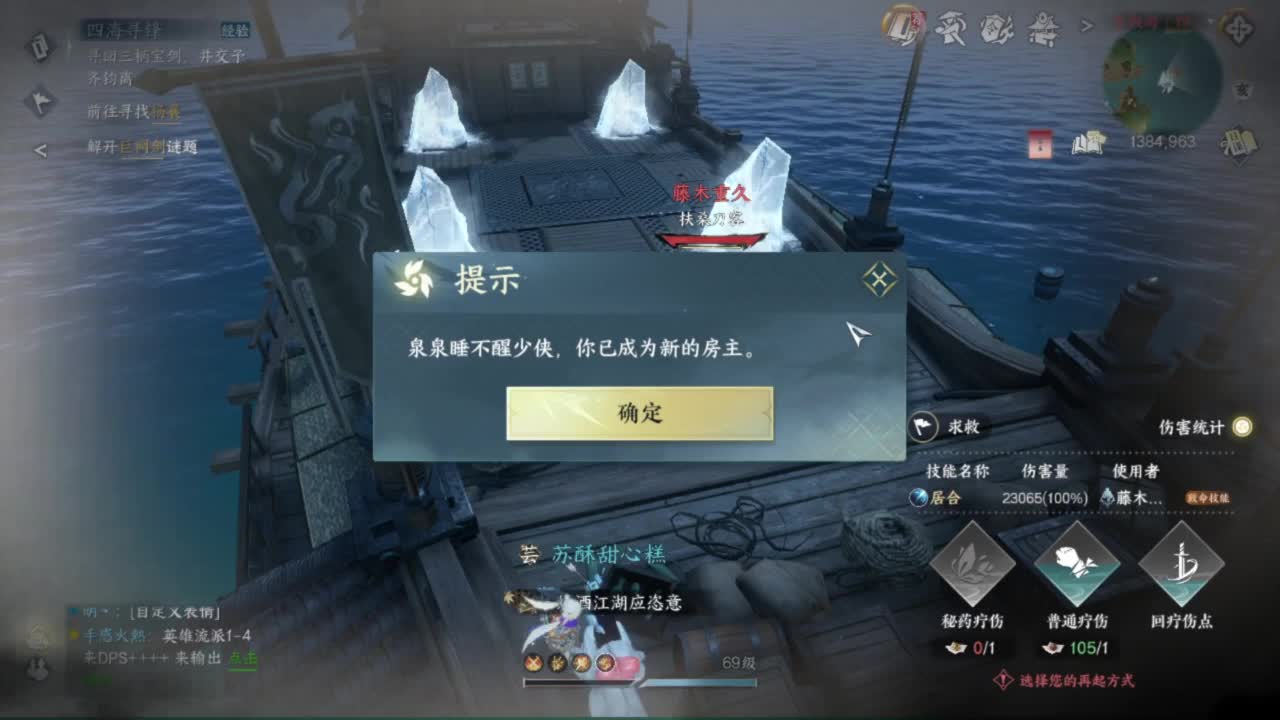
Task: Open the red mail icon near the minimap
Action: pos(1042,145)
